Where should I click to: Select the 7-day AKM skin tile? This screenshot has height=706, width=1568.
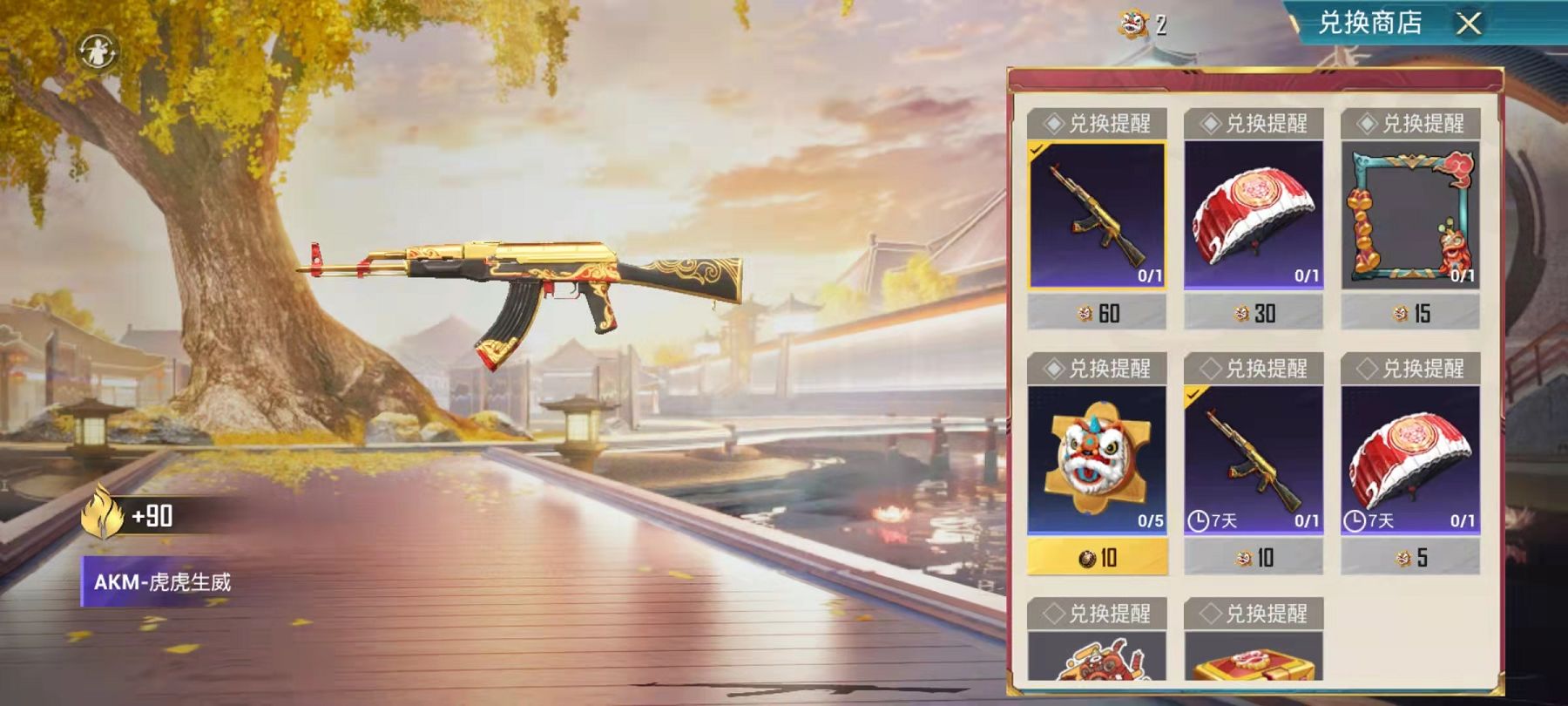click(x=1254, y=459)
